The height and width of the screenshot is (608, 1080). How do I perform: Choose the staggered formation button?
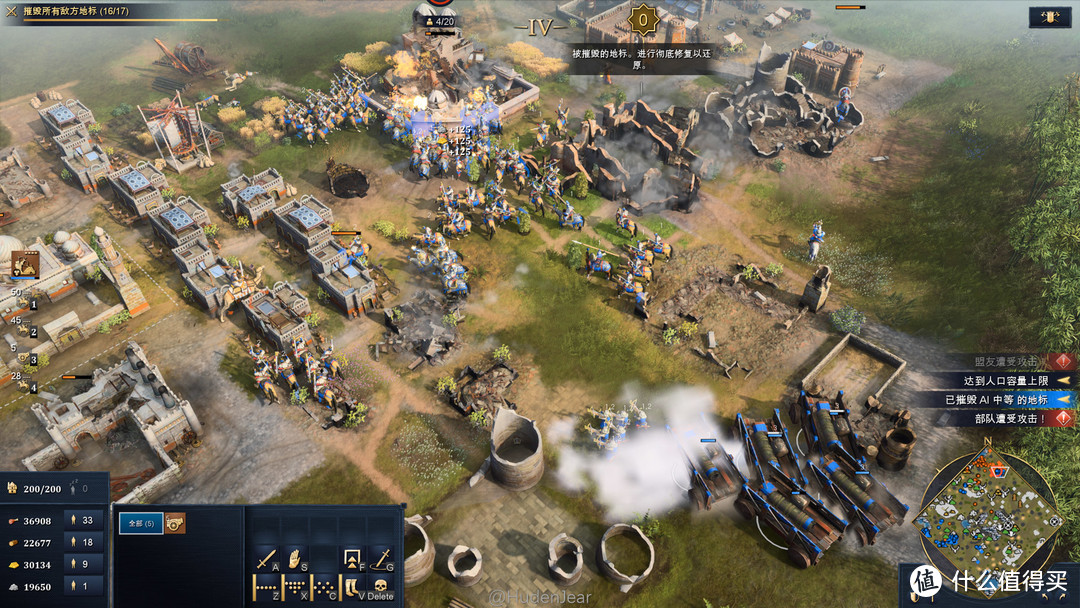(x=323, y=587)
